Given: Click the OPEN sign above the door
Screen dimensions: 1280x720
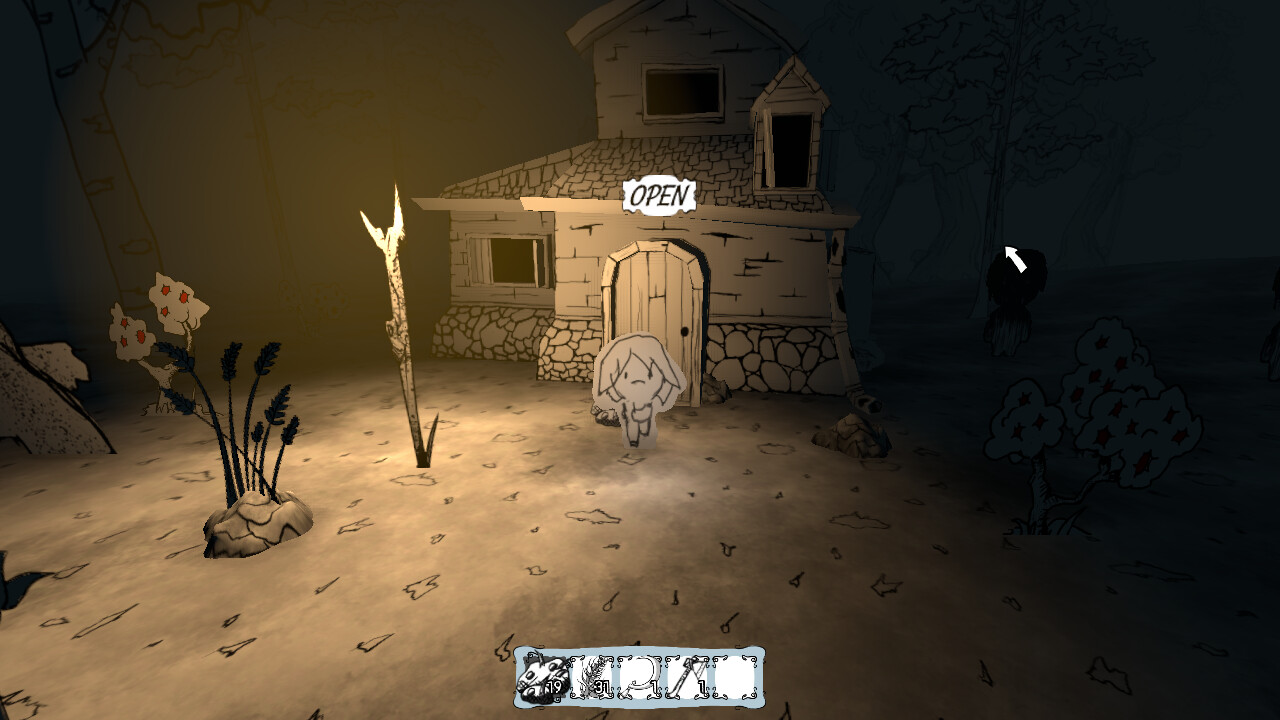Looking at the screenshot, I should pos(660,192).
